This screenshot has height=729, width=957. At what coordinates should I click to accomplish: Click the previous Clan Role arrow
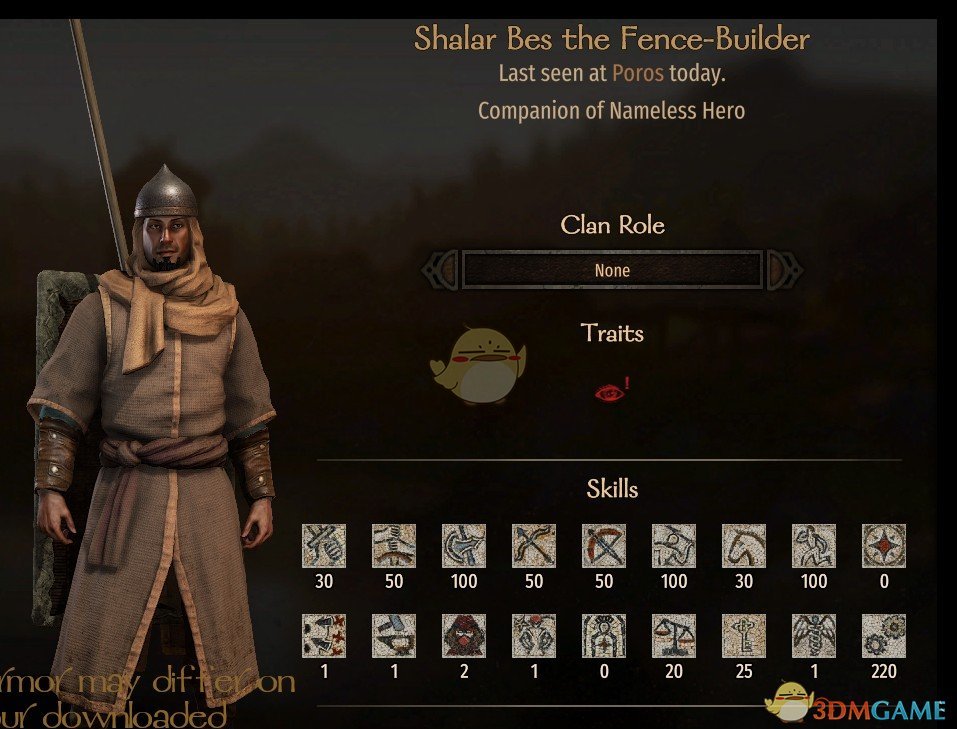tap(441, 270)
